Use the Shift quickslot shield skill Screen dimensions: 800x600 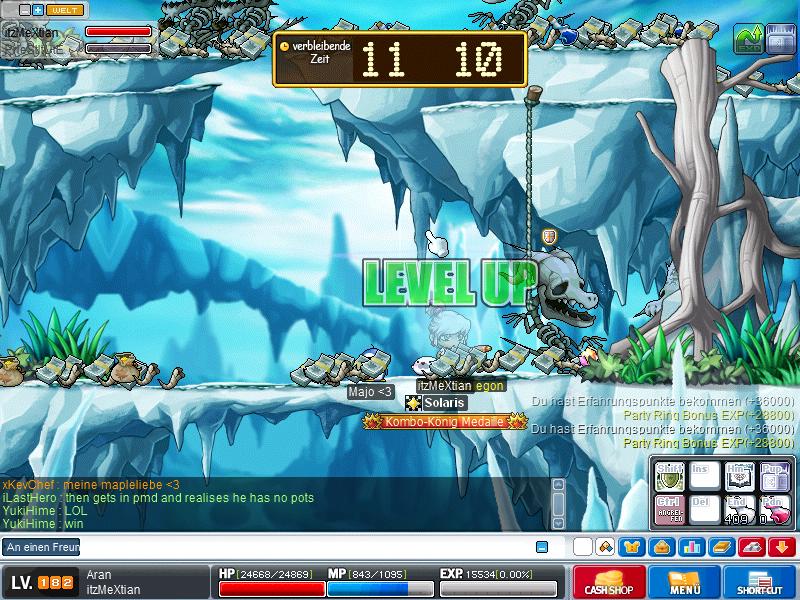point(669,477)
